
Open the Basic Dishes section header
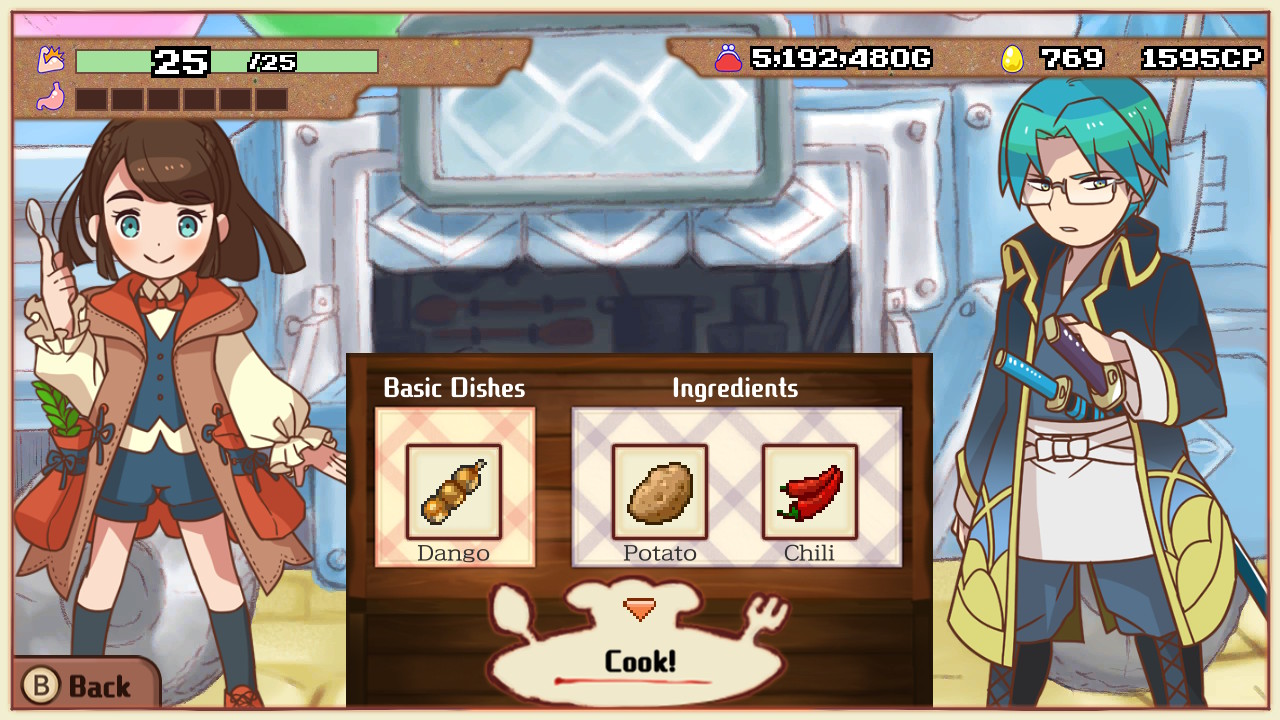[x=453, y=389]
